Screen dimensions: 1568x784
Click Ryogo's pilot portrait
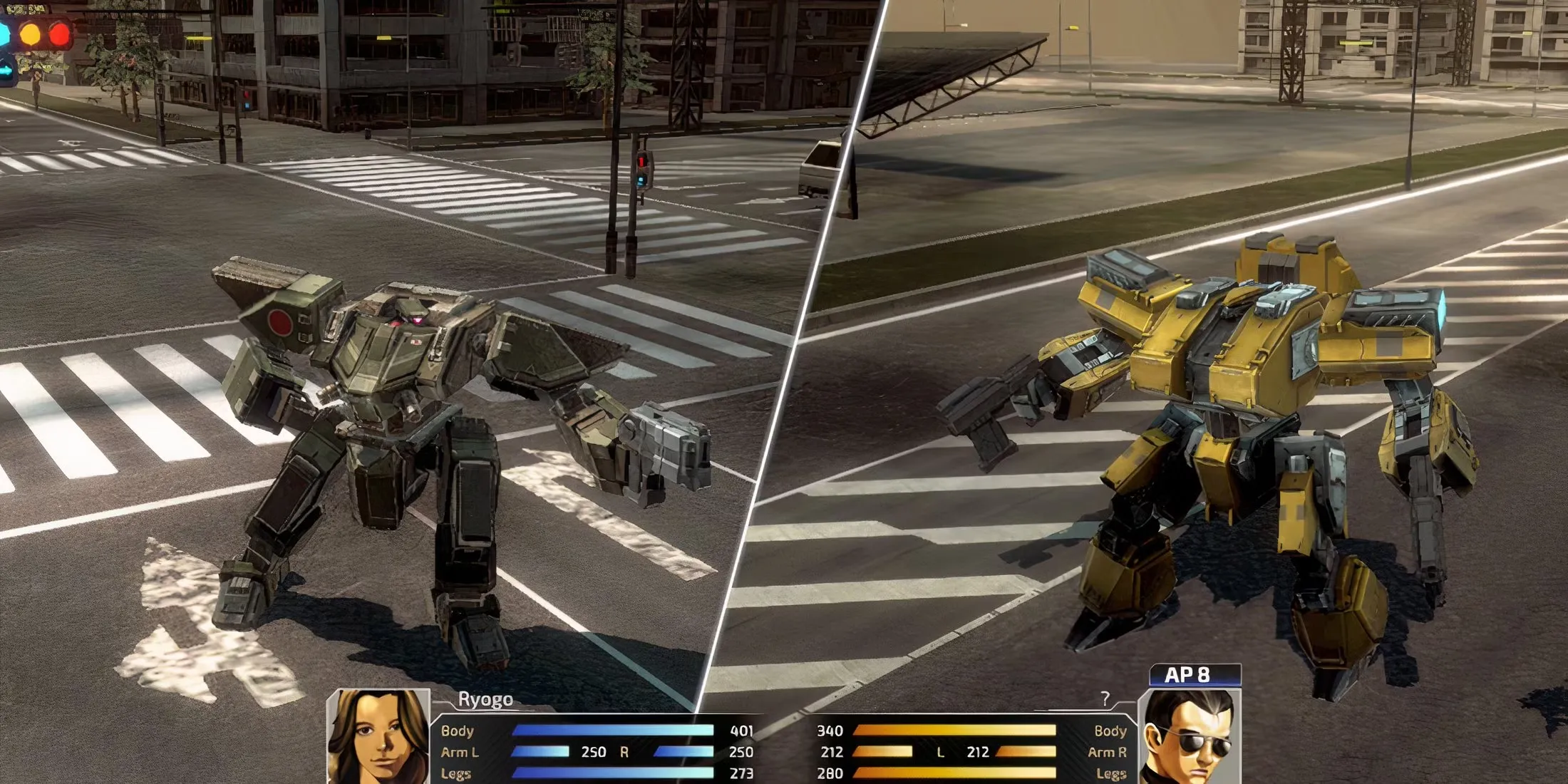point(378,737)
